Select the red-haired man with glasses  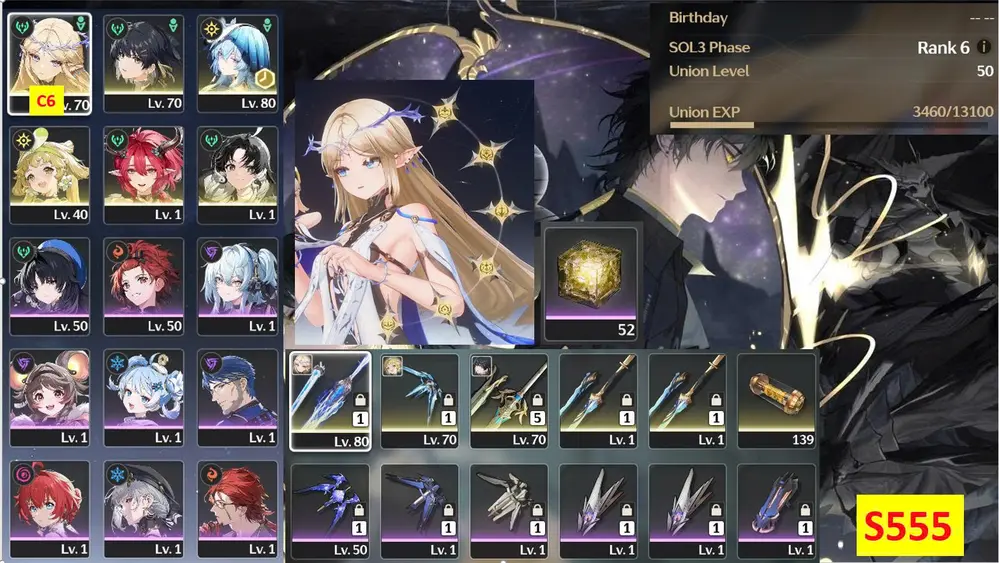236,509
